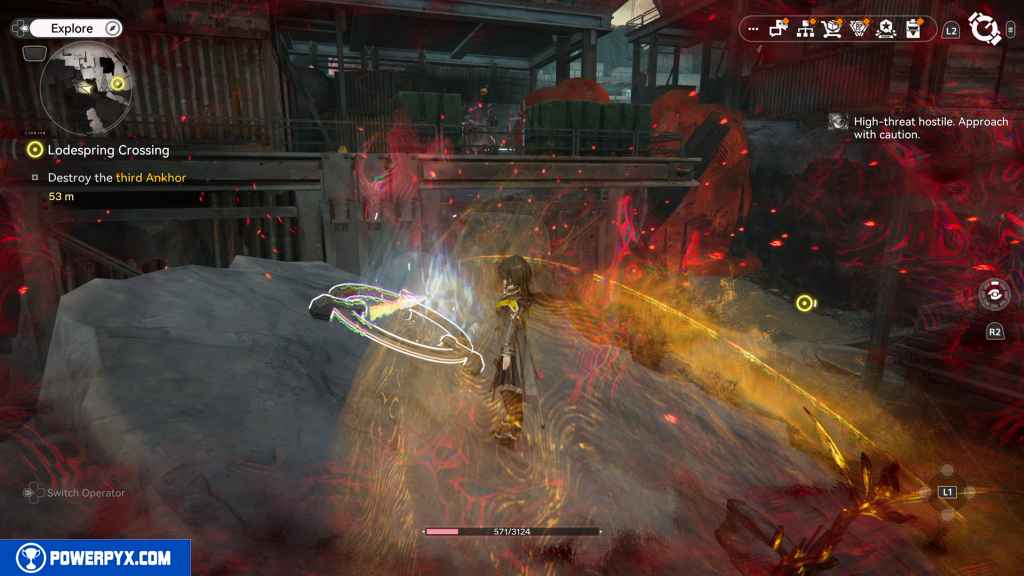Click the compass icon beside Explore
The width and height of the screenshot is (1024, 576).
click(x=112, y=29)
